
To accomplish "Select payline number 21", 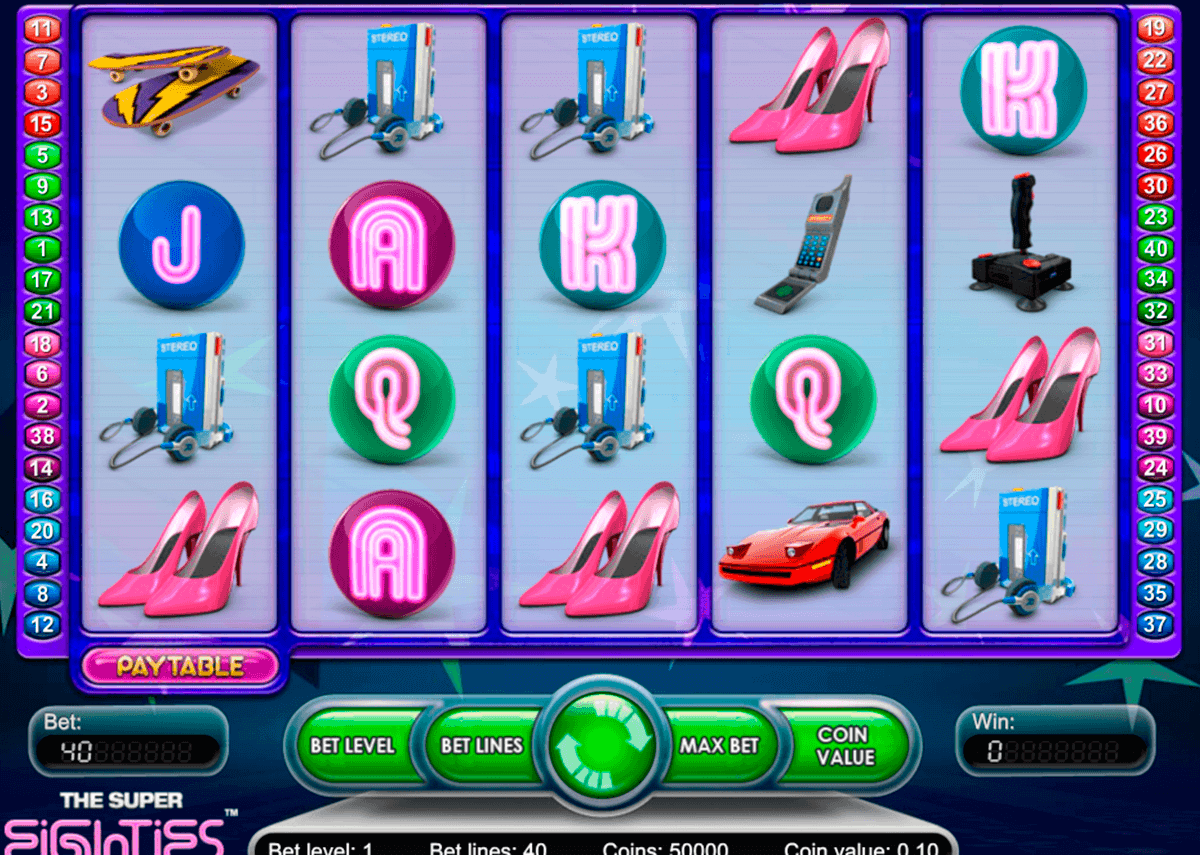I will tap(42, 312).
